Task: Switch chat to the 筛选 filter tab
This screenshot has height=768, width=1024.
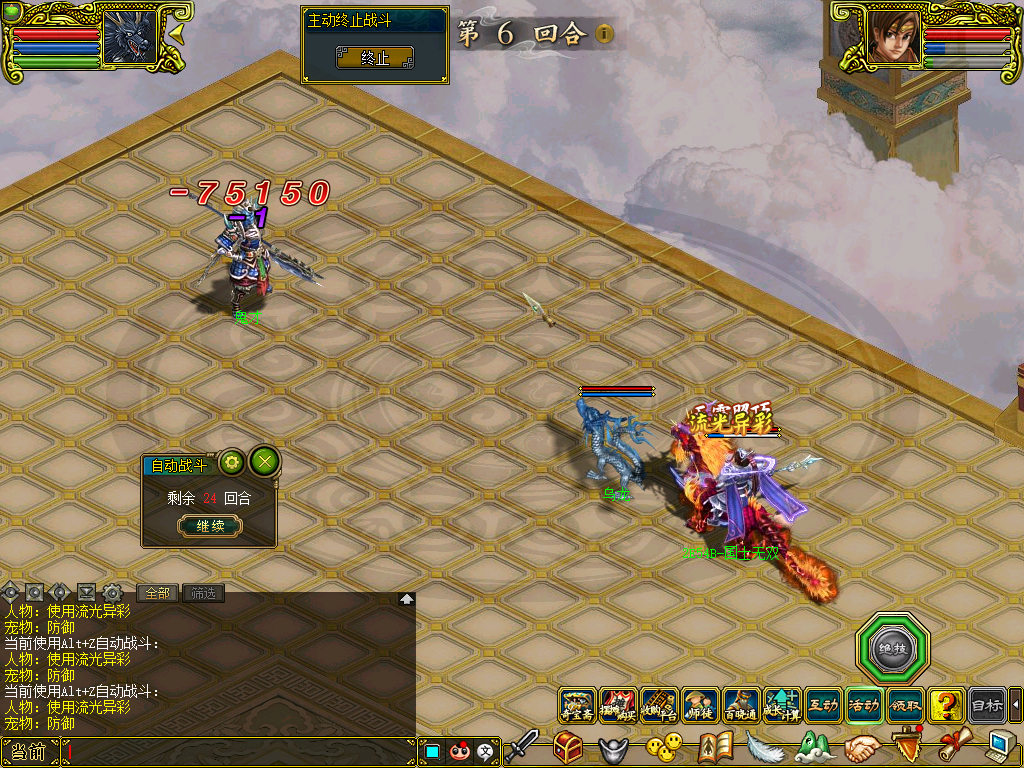Action: pyautogui.click(x=202, y=593)
